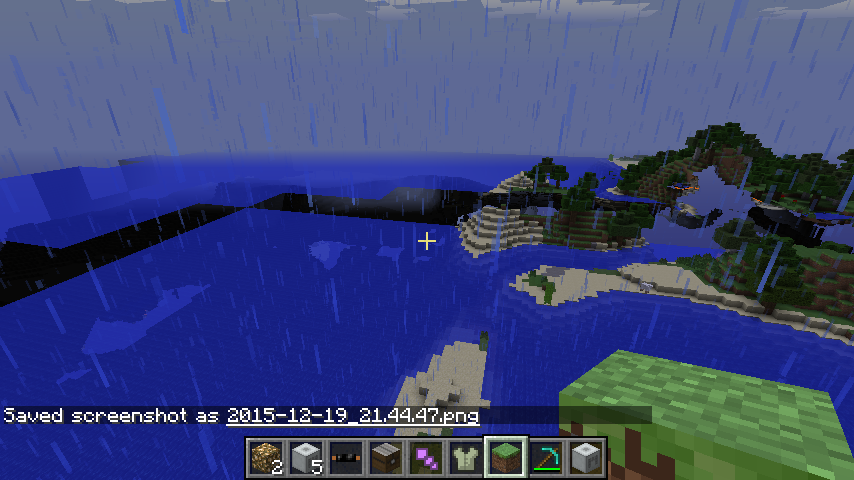The height and width of the screenshot is (480, 854).
Task: Equip the pale chestplate from the hotbar
Action: point(465,457)
